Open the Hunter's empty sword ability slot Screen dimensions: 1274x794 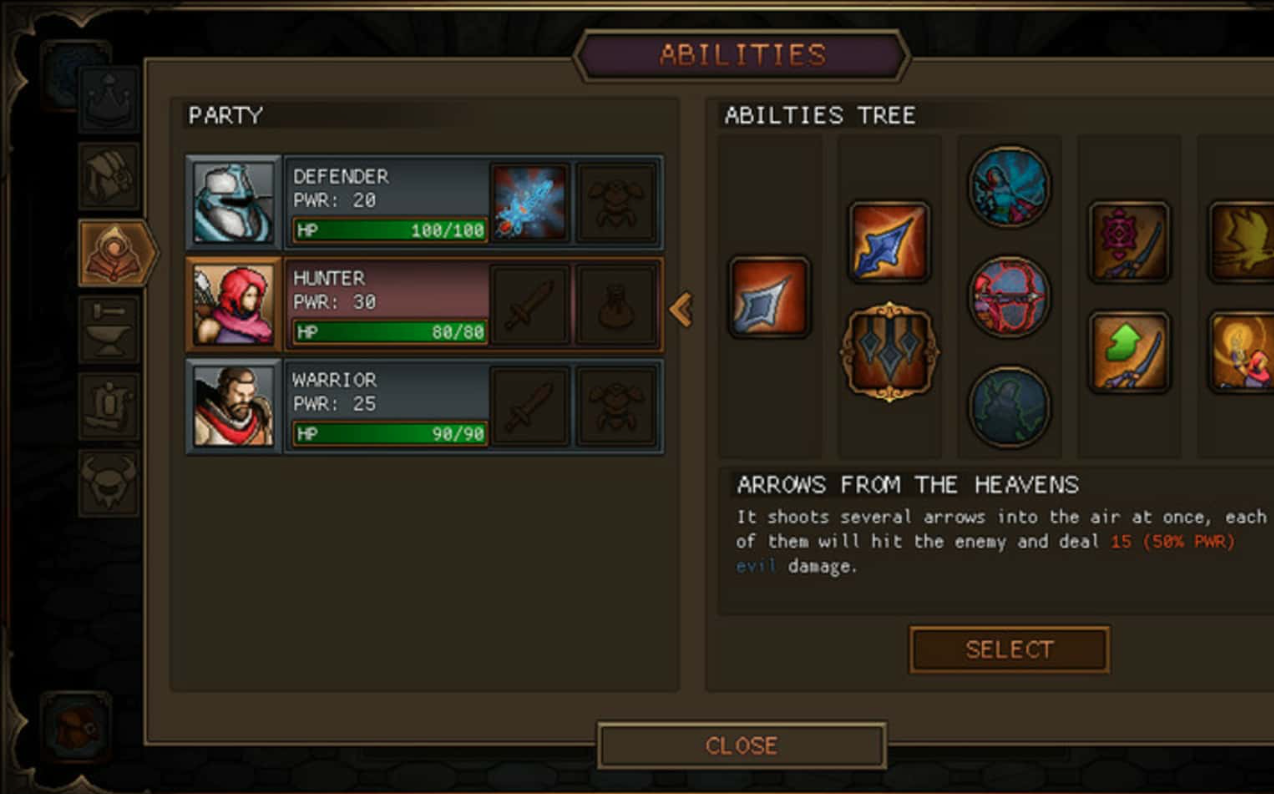530,305
